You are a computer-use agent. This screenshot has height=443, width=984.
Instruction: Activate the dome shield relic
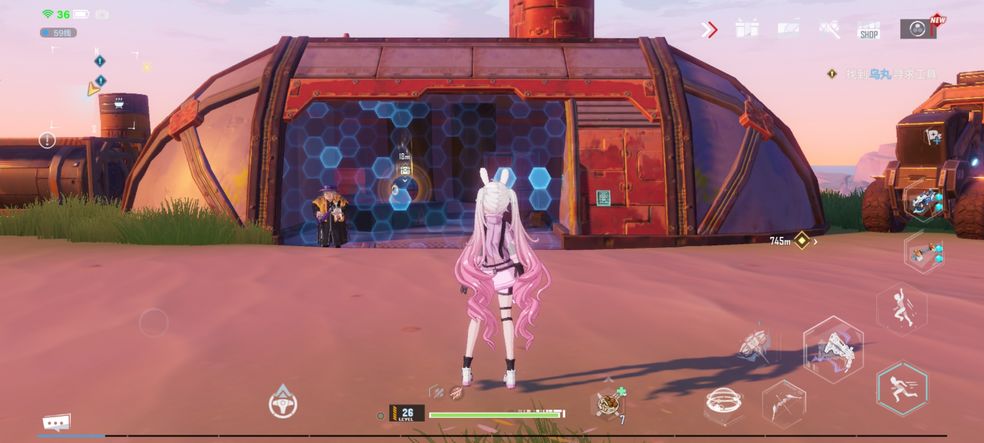(723, 403)
